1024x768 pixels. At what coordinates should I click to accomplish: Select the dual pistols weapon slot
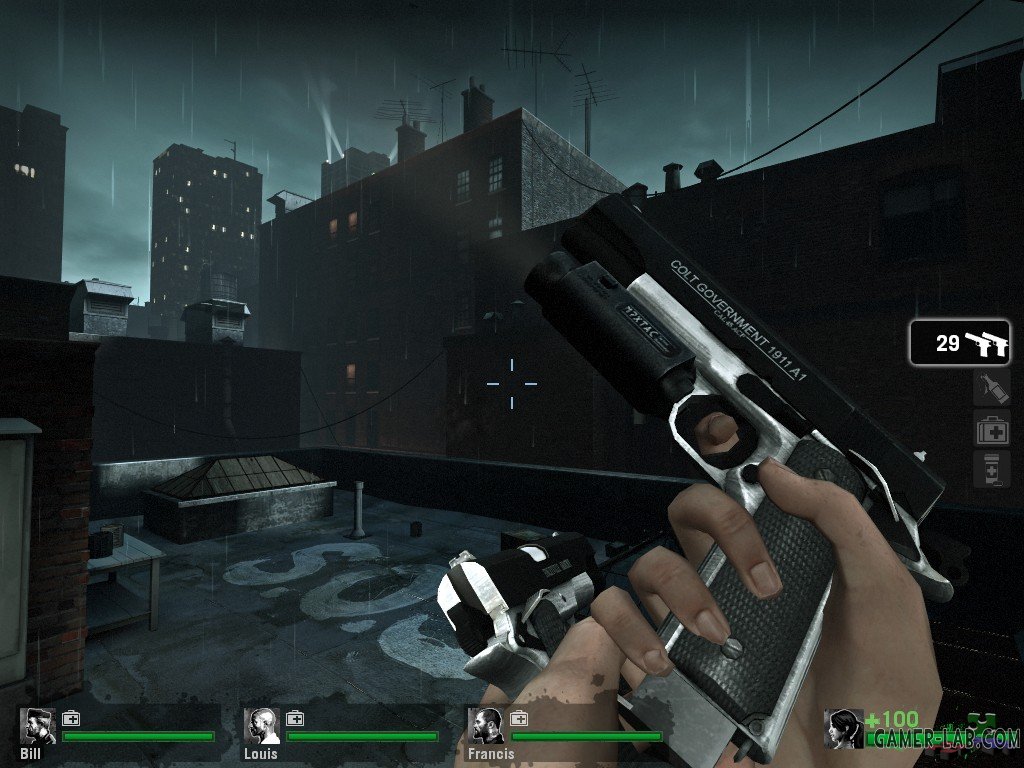959,343
